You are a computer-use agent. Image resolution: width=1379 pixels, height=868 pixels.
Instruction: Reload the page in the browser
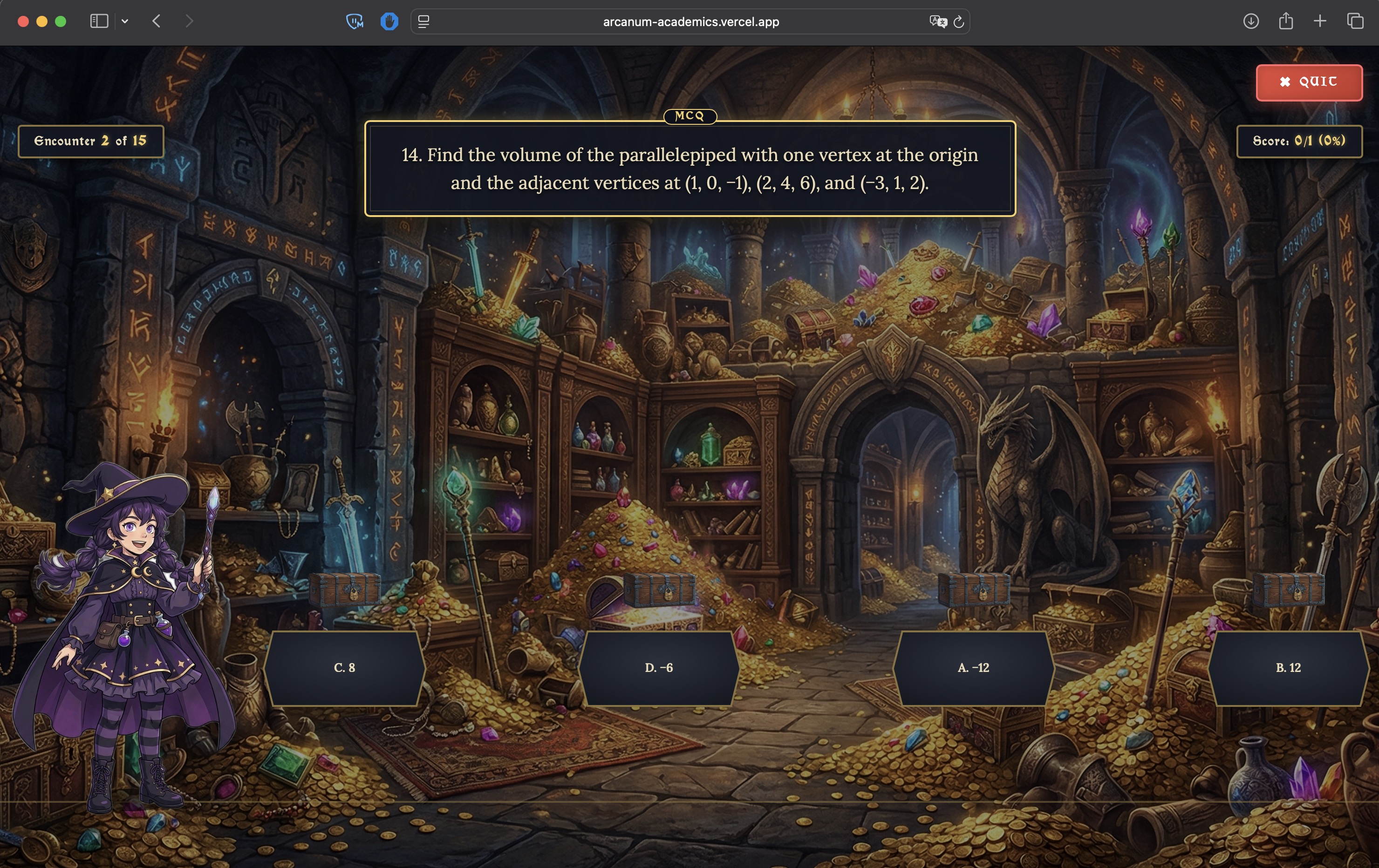point(959,22)
